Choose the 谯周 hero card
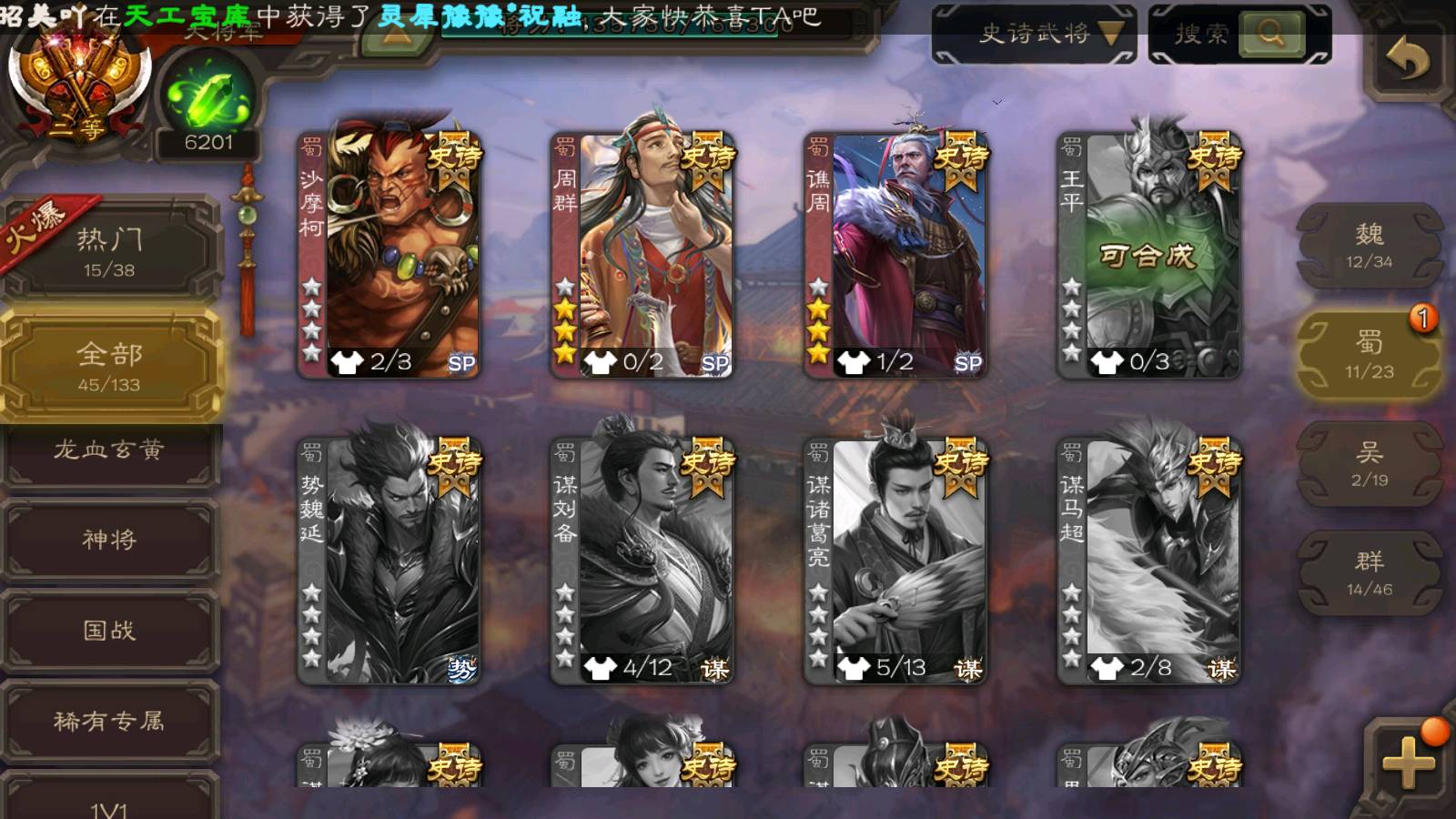The image size is (1456, 819). [895, 255]
